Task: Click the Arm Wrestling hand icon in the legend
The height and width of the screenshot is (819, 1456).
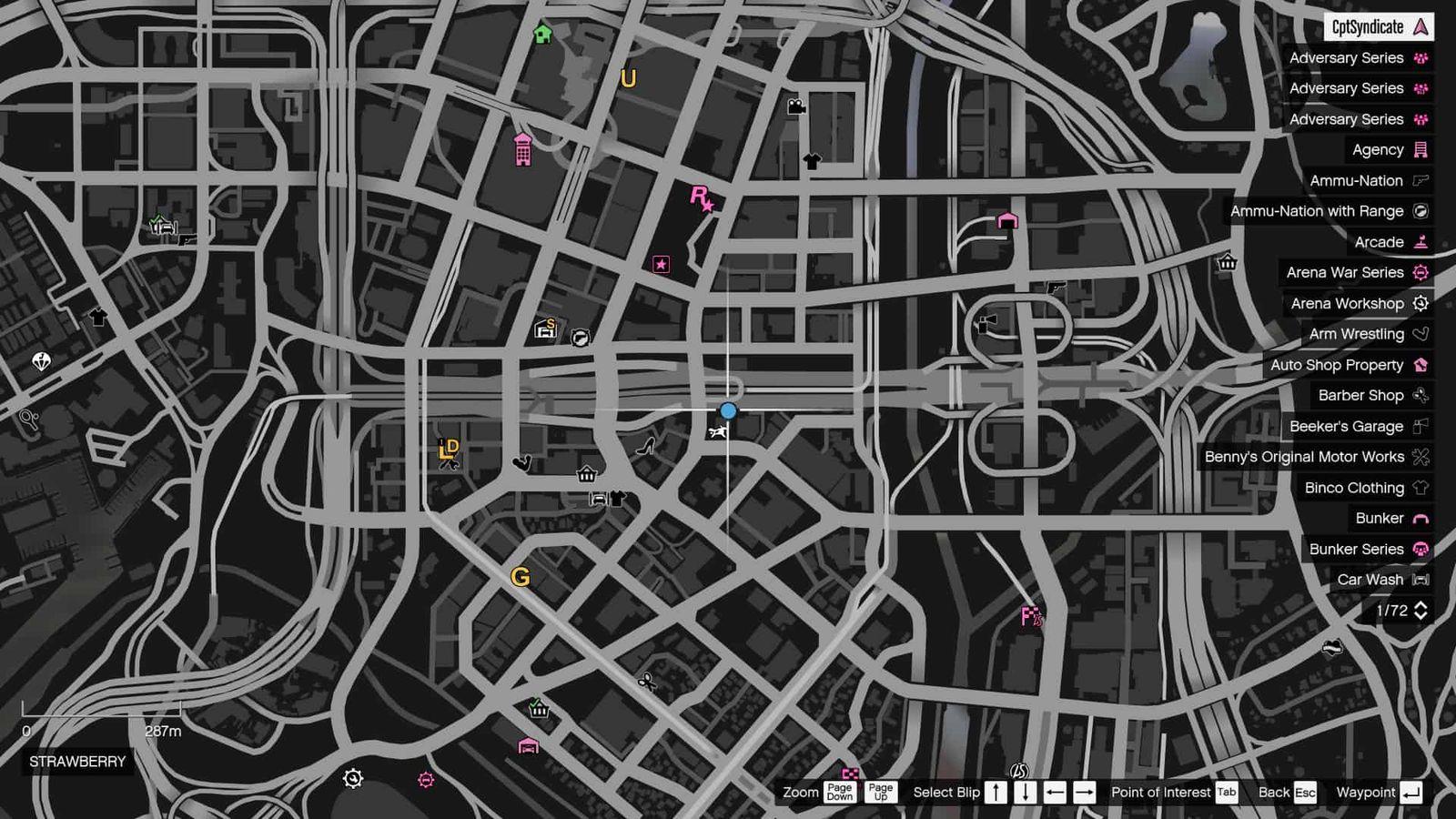Action: tap(1420, 334)
